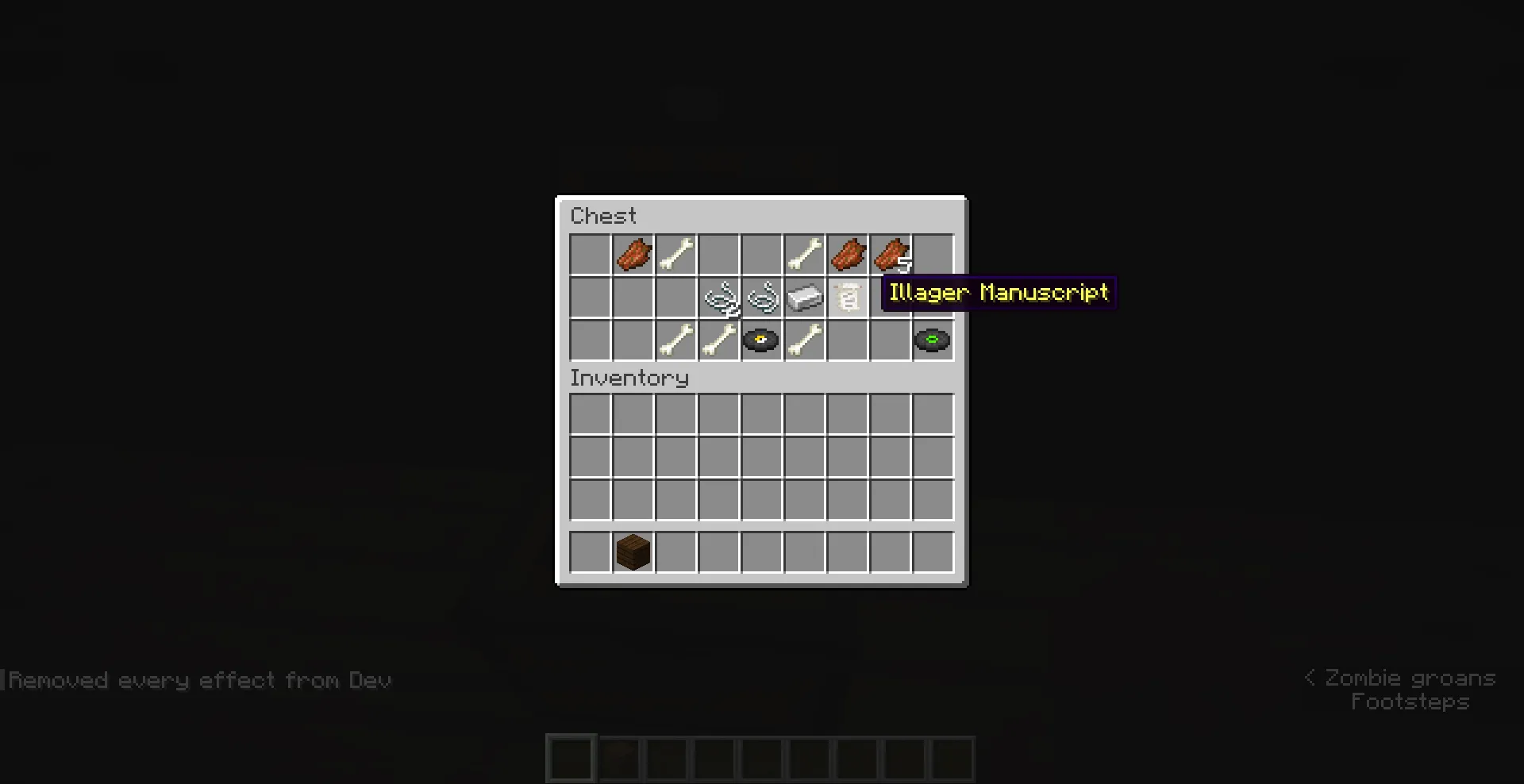Take the single cooked porkchop beside the bone

click(633, 255)
